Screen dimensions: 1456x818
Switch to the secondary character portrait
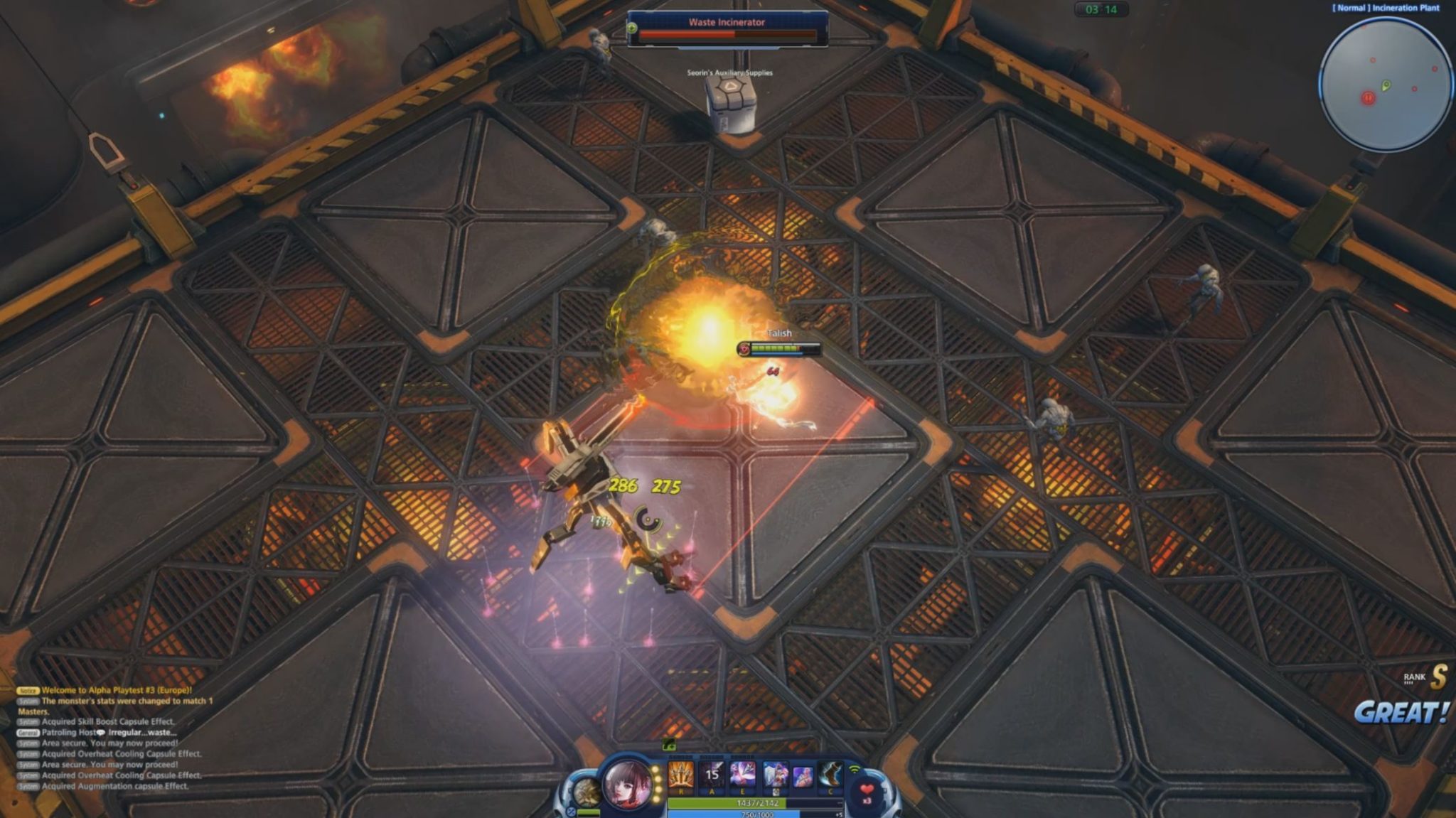click(x=587, y=792)
